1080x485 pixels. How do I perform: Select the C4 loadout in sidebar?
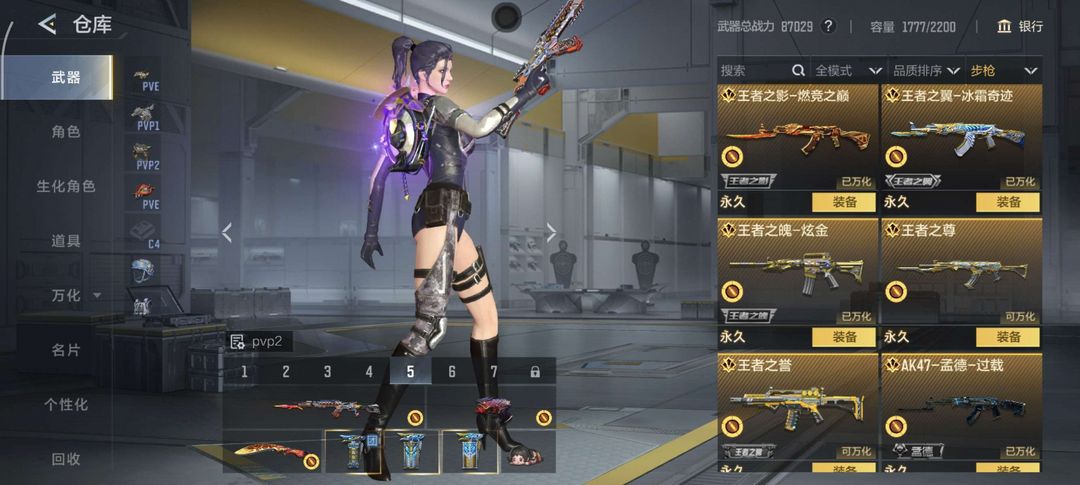(x=146, y=233)
